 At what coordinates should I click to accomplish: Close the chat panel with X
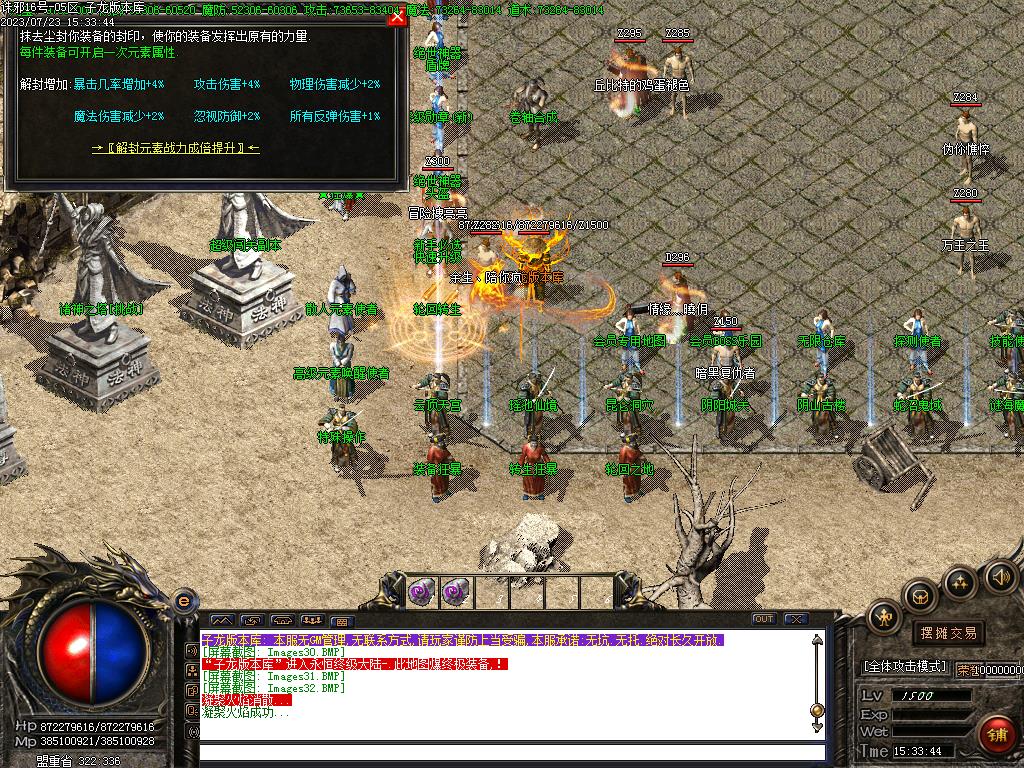tap(797, 619)
